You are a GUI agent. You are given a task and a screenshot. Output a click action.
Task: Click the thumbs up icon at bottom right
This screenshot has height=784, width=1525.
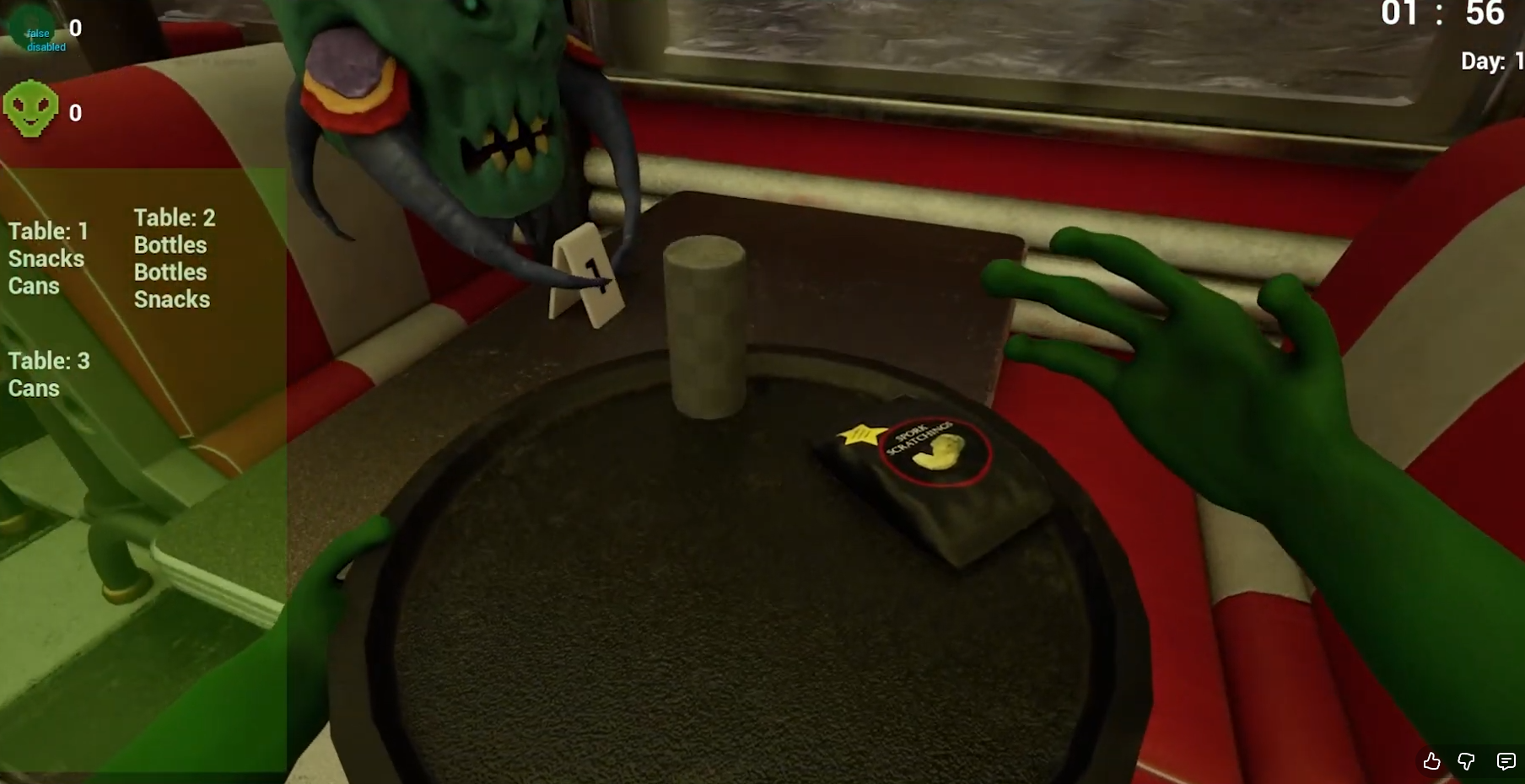pos(1431,762)
